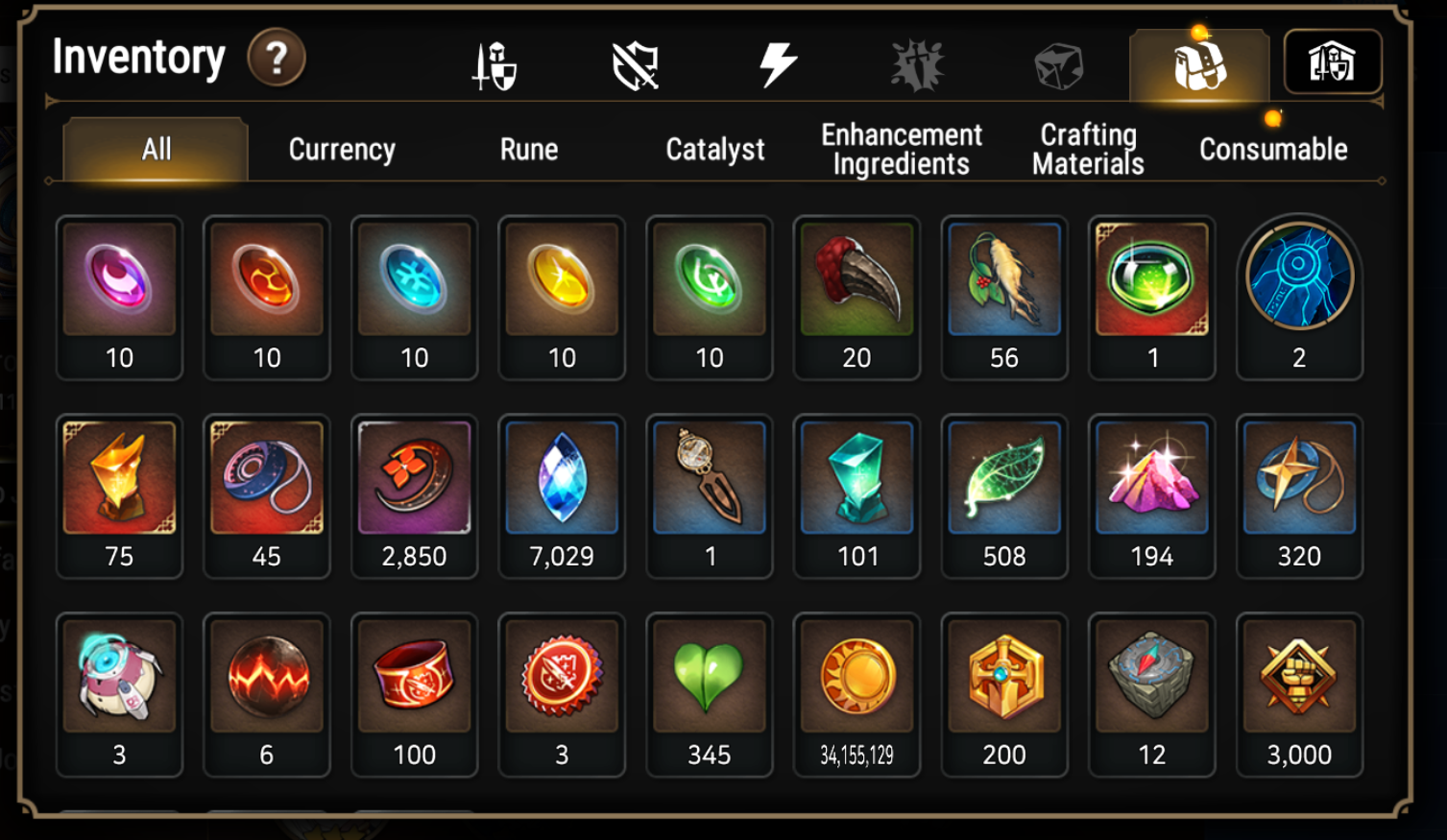Choose the gold coin slot with 34,155,129
Screen dimensions: 1447x840
tap(856, 694)
